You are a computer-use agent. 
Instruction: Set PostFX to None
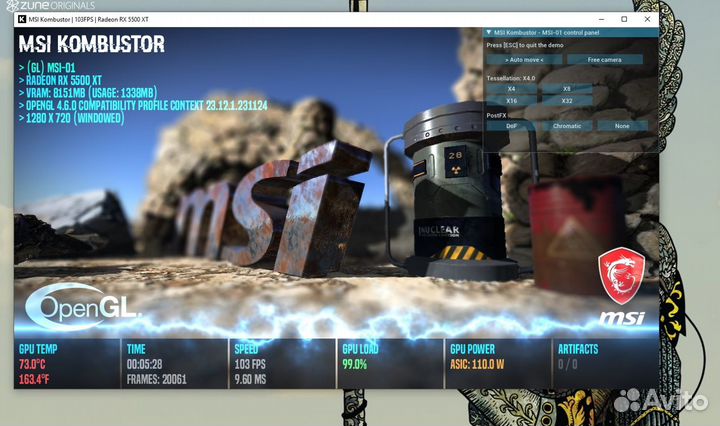(622, 126)
